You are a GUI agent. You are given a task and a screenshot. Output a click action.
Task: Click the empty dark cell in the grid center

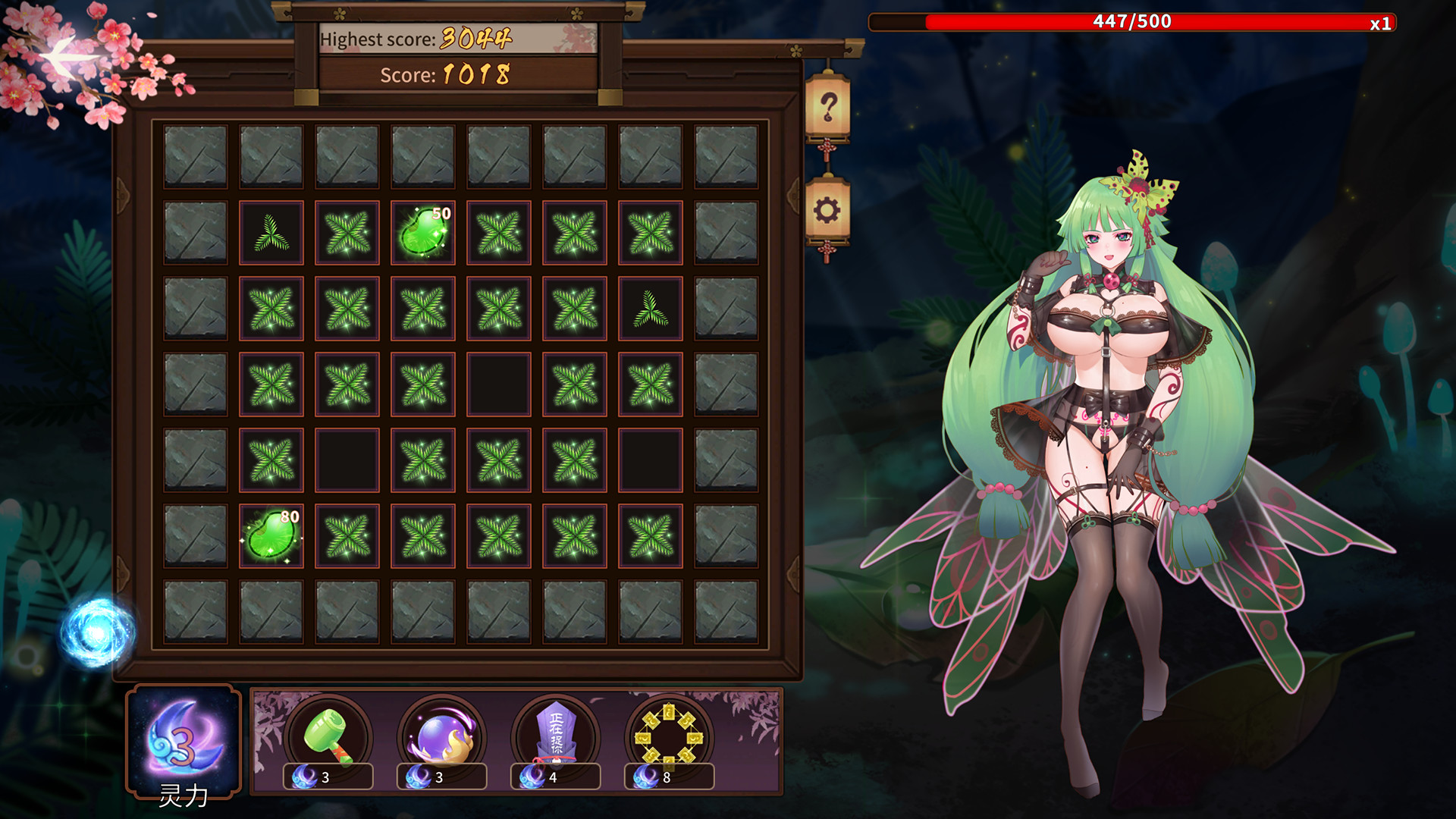tap(498, 382)
